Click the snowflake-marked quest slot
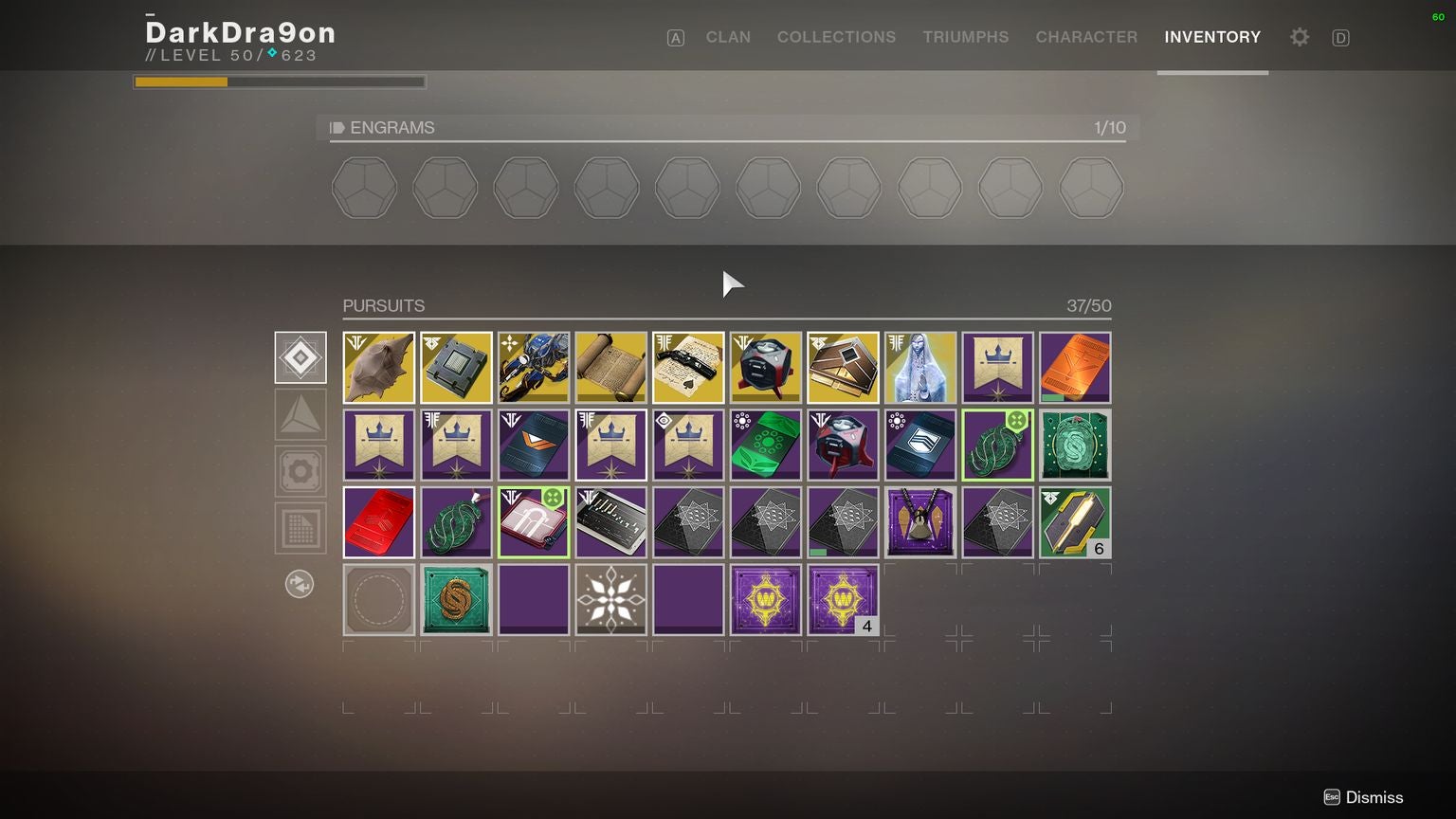1456x819 pixels. [x=610, y=599]
